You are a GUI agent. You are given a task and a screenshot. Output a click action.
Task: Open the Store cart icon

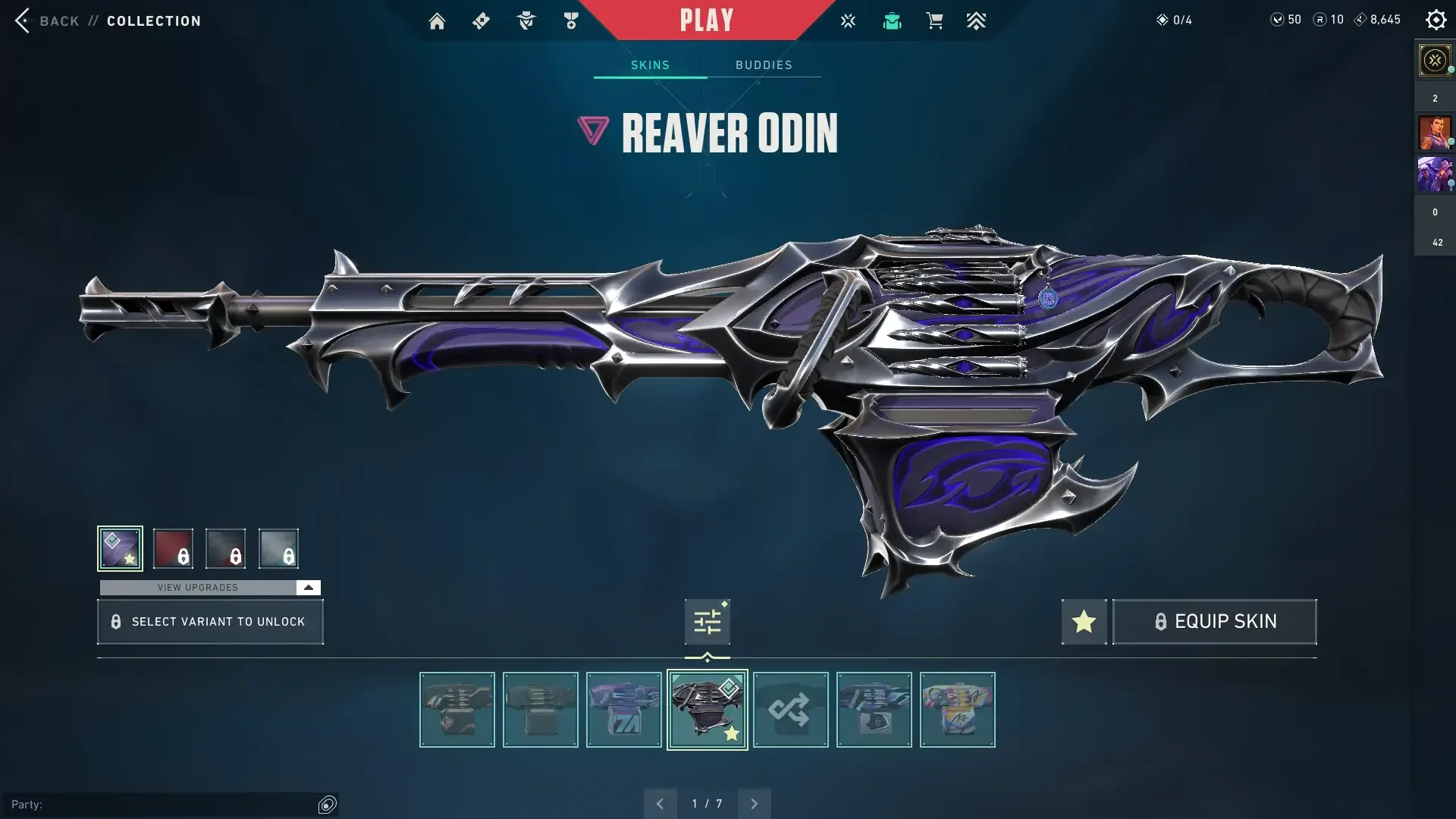pos(935,20)
